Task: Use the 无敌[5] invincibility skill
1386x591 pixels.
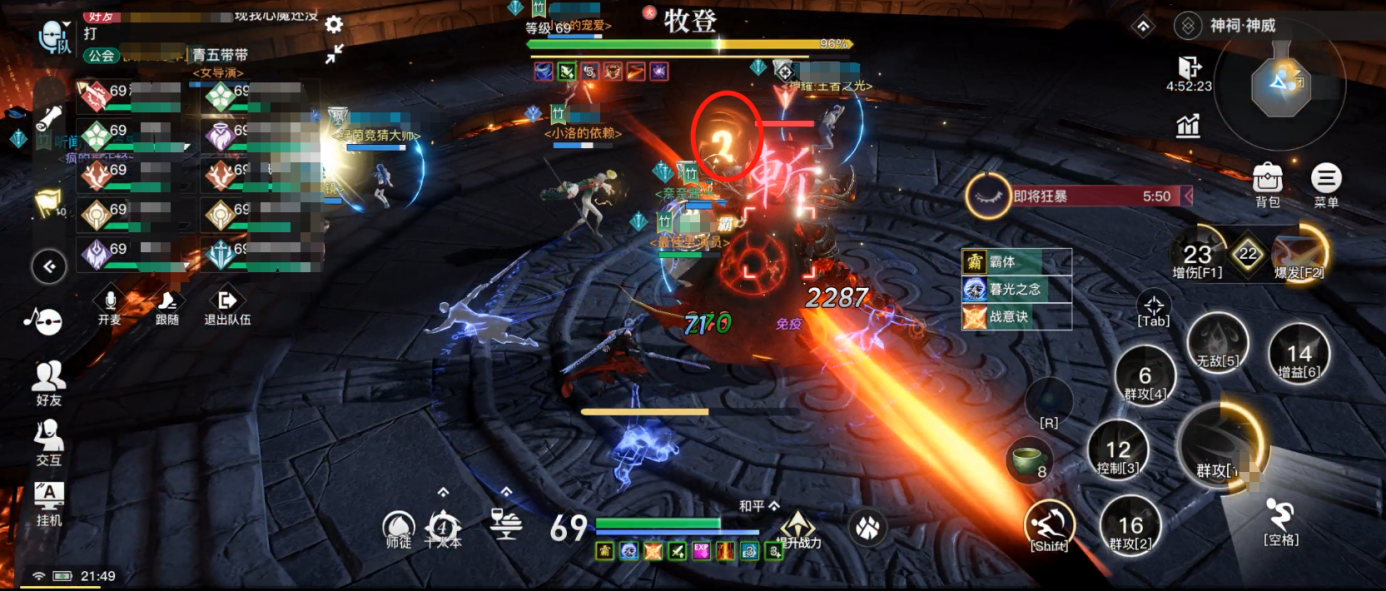Action: (x=1217, y=343)
